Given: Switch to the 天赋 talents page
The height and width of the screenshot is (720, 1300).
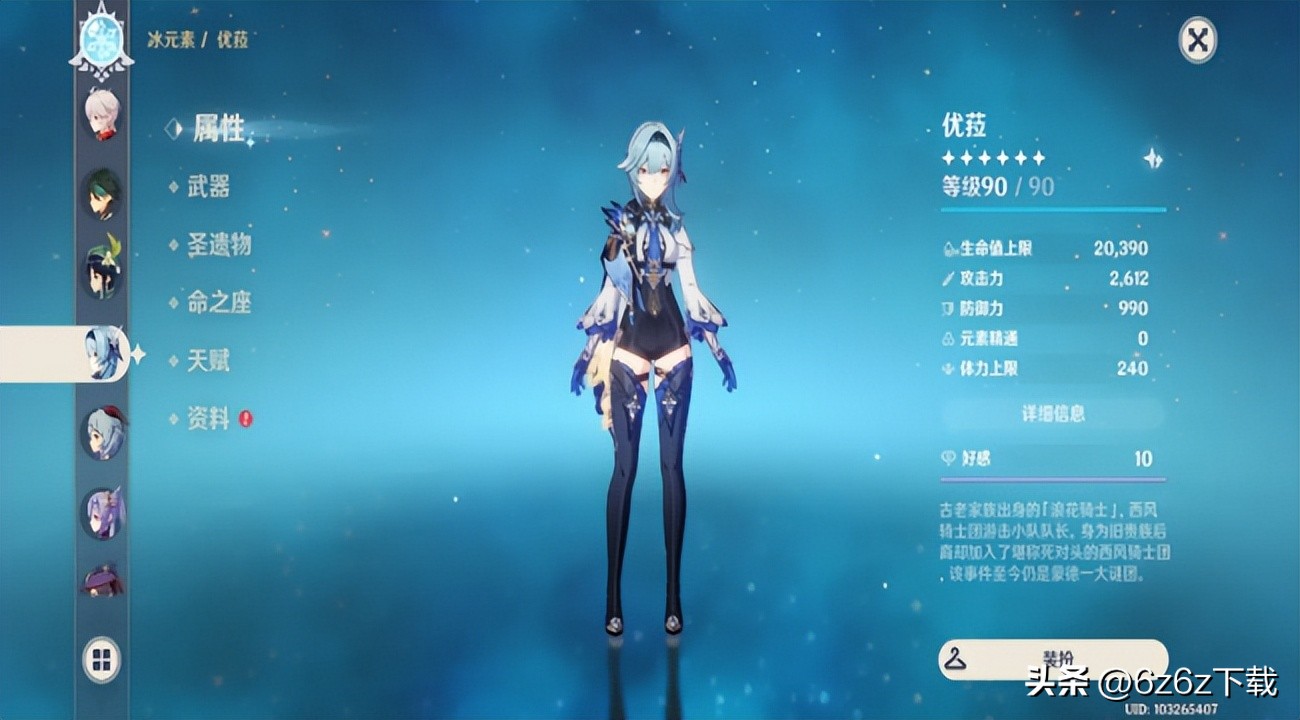Looking at the screenshot, I should tap(208, 360).
